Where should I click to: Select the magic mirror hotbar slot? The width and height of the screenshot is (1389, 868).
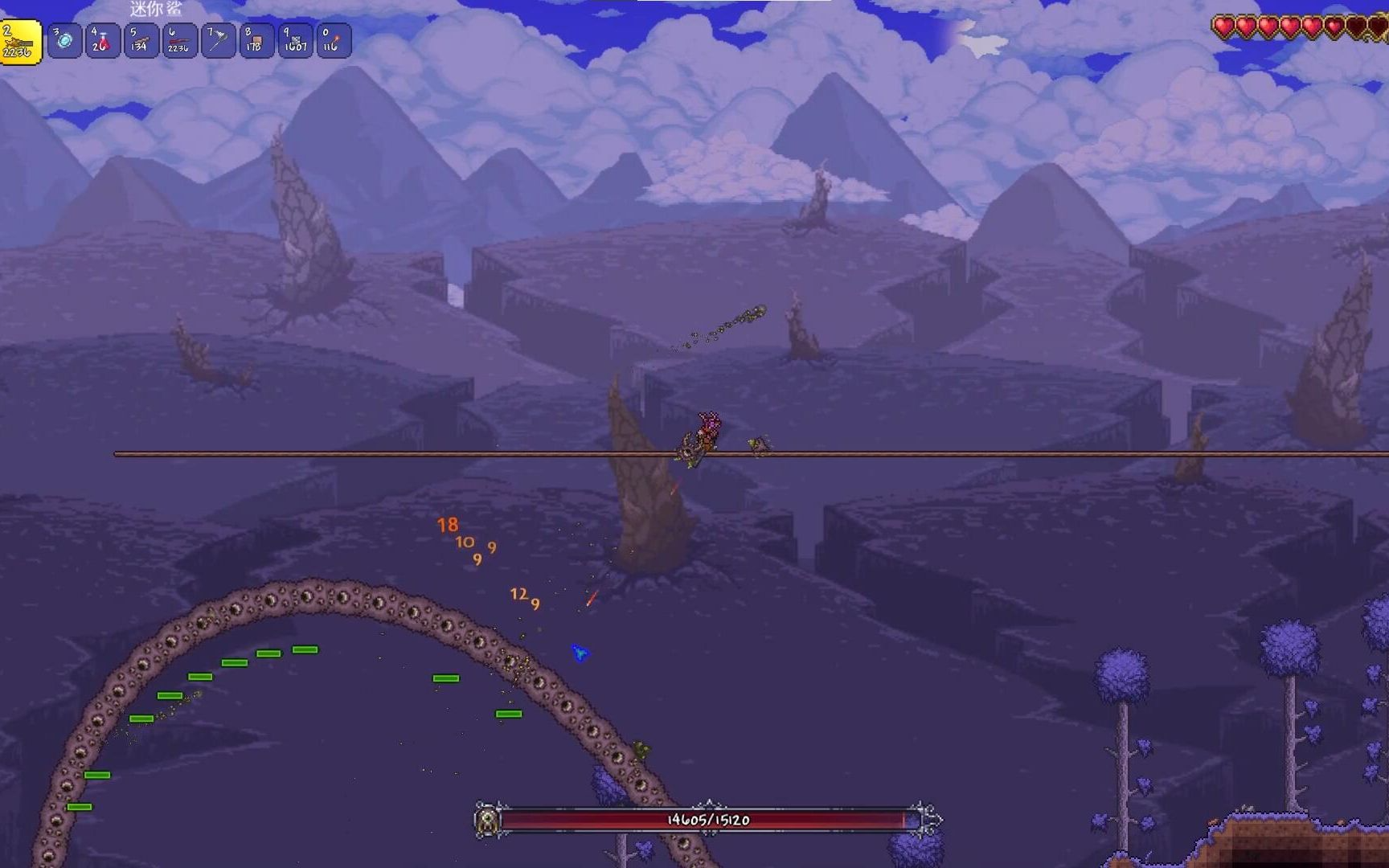[x=64, y=41]
